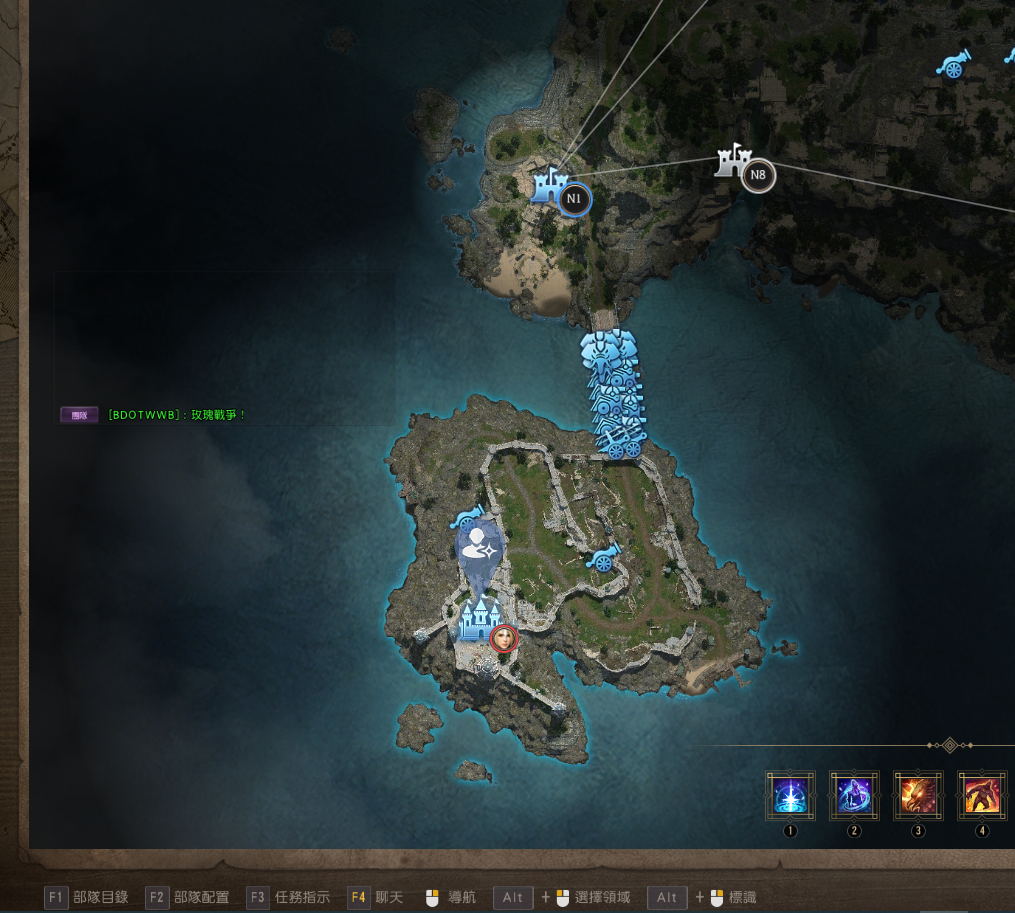
Task: Open the 部隊目錄 troop list
Action: 88,897
